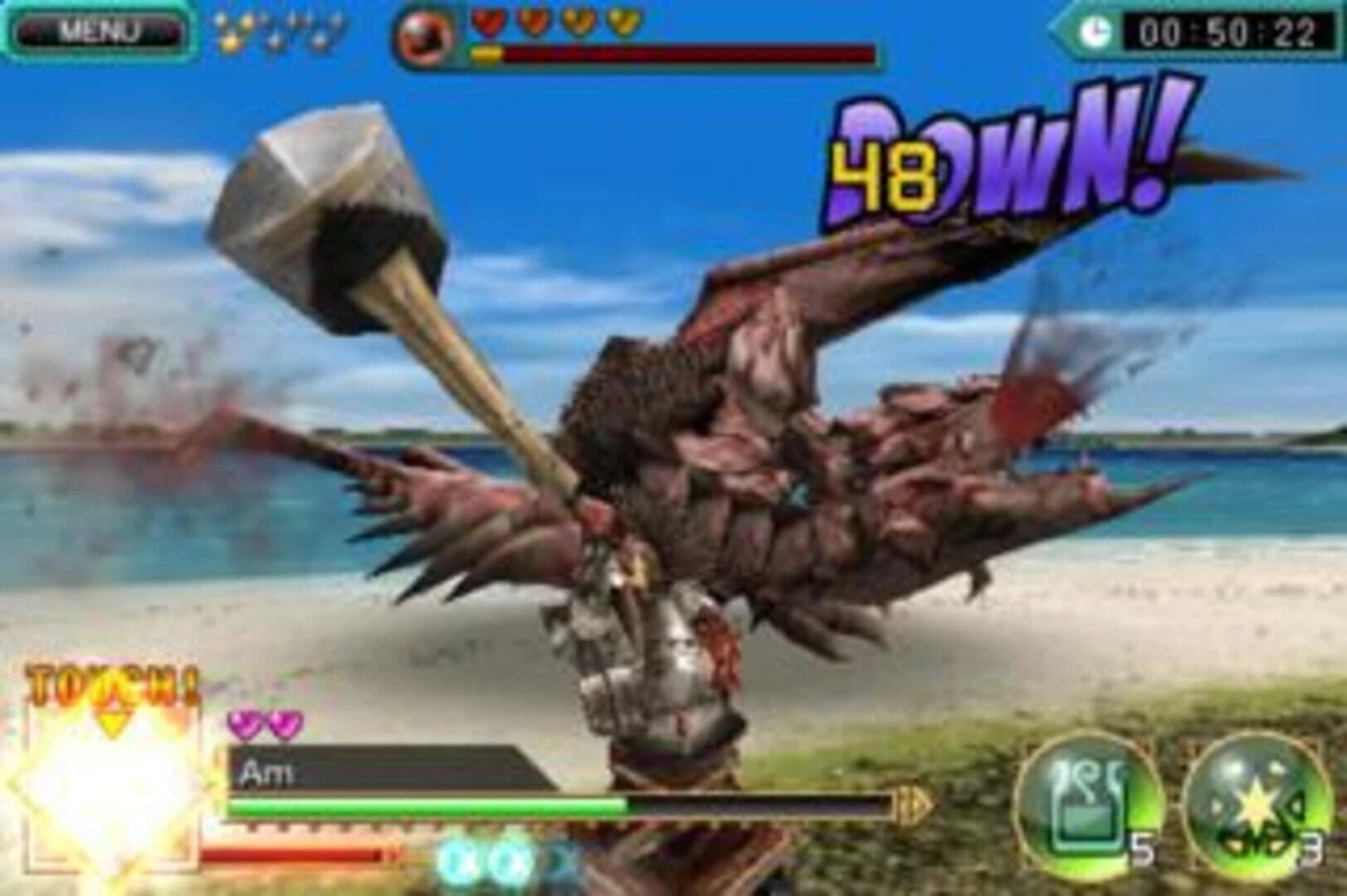Tap the pink heart icon above the Am bar
The height and width of the screenshot is (896, 1347).
pyautogui.click(x=244, y=723)
